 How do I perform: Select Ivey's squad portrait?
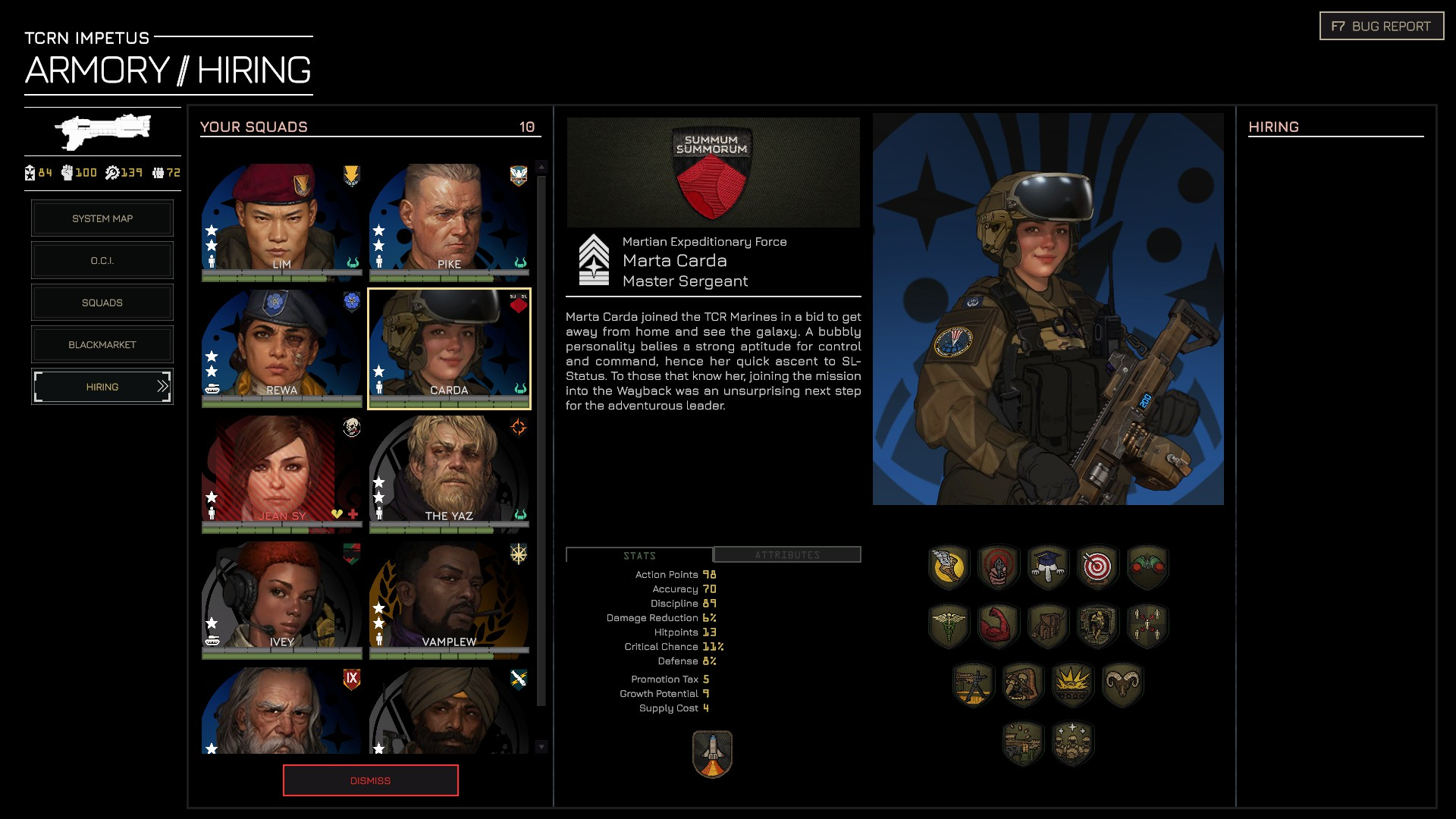coord(281,598)
